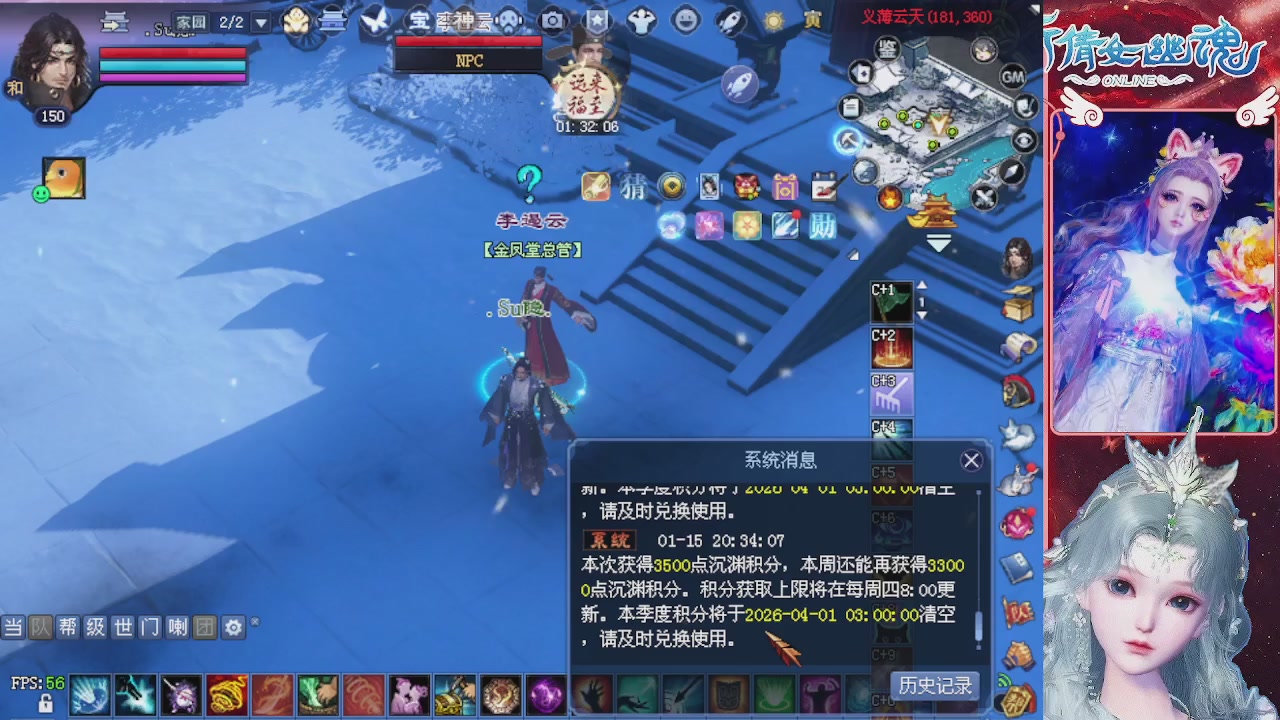Toggle the sun daytime icon on the top bar
Viewport: 1280px width, 720px height.
(x=774, y=21)
